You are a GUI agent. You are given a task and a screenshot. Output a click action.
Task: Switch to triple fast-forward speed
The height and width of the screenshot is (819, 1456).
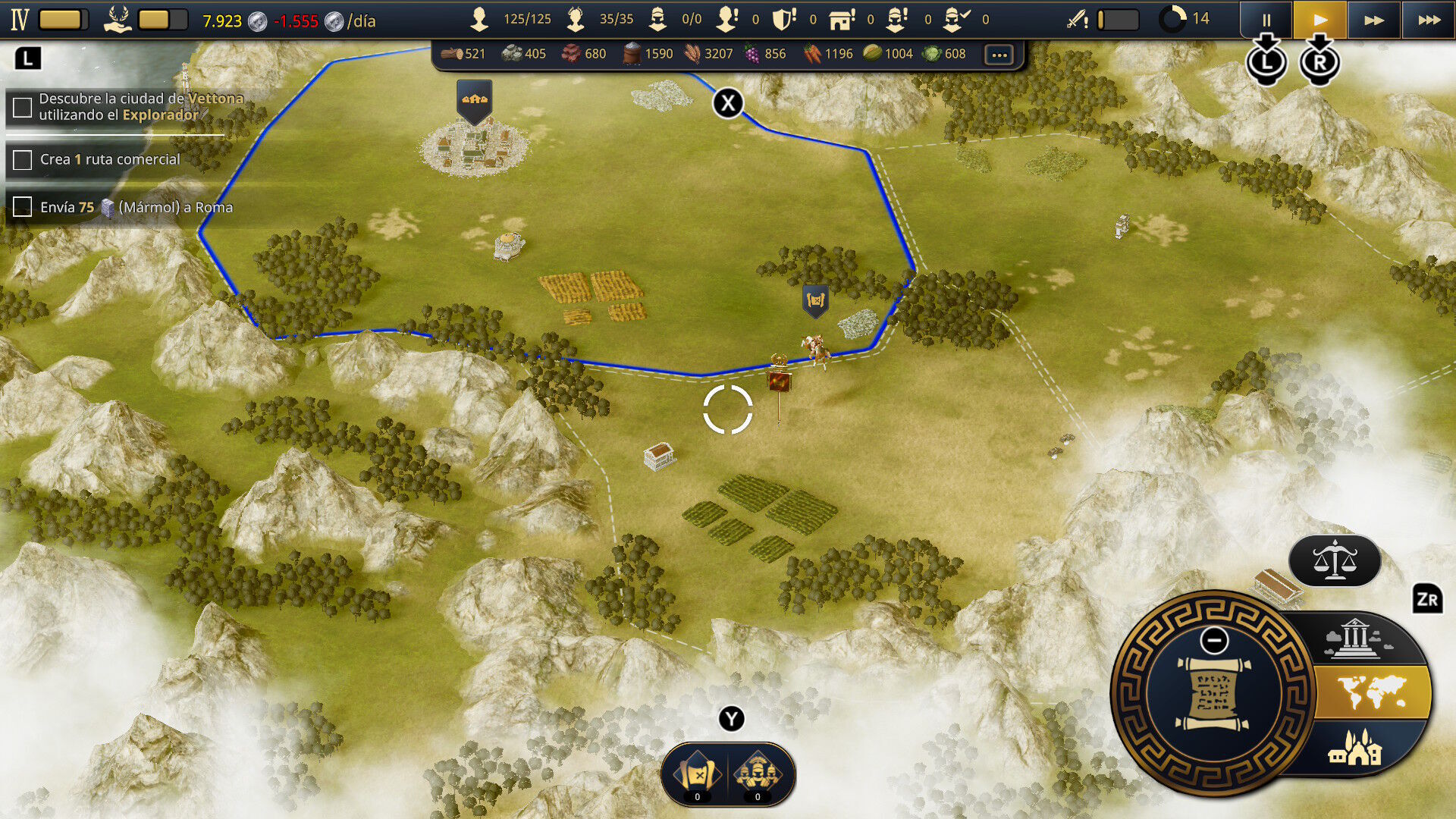(x=1429, y=20)
